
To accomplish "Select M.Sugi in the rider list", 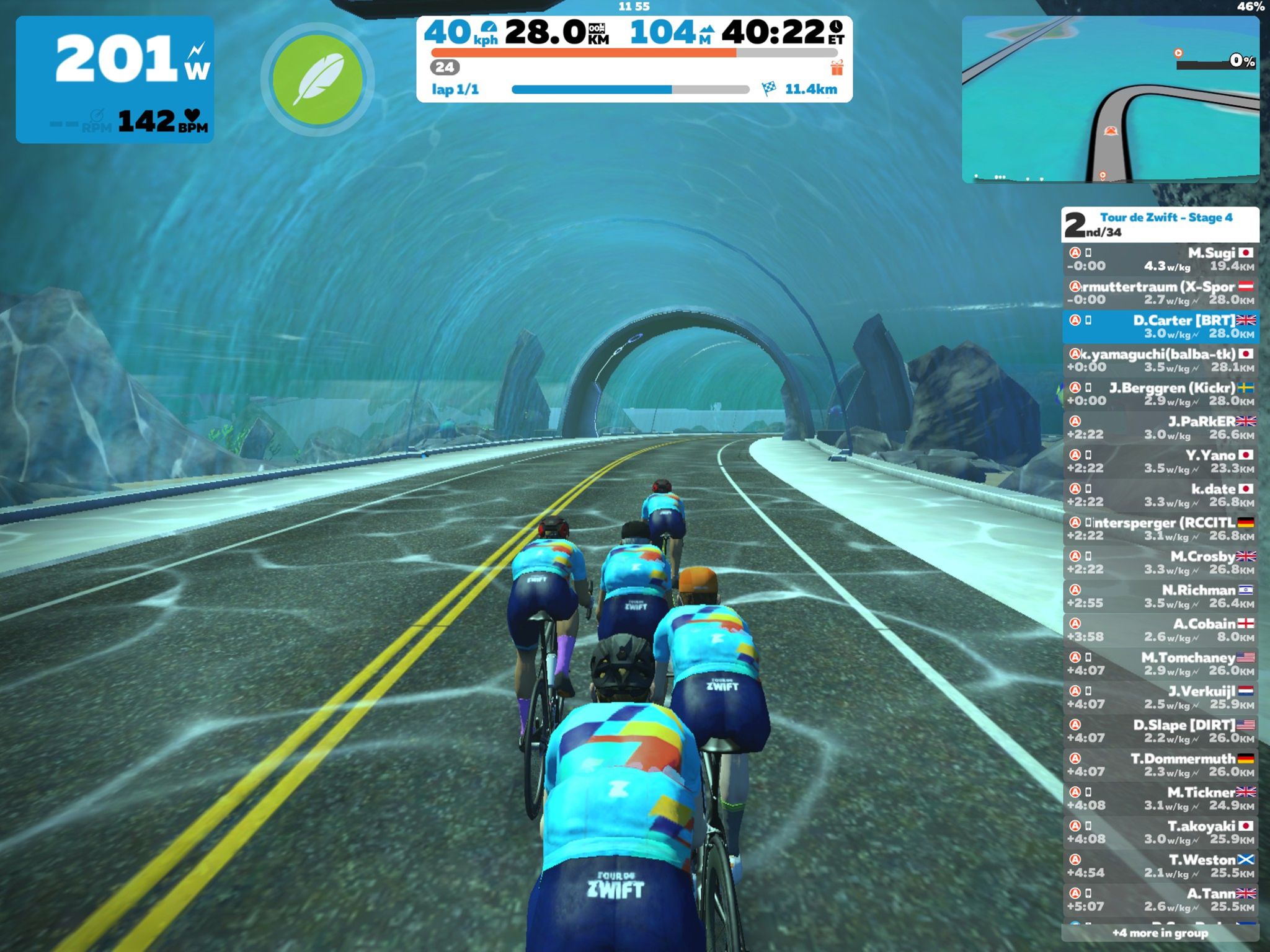I will click(1160, 259).
